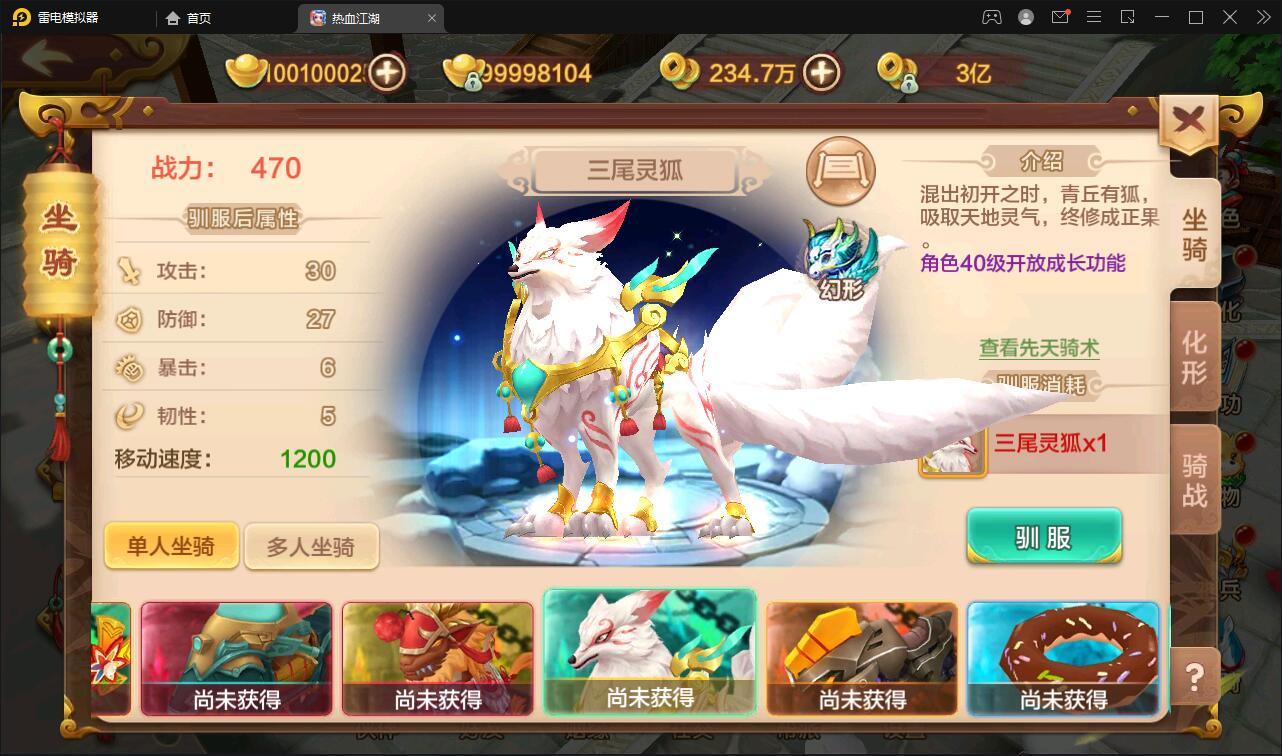Open the hamburger menu in the emulator titlebar
This screenshot has height=756, width=1282.
click(1094, 17)
